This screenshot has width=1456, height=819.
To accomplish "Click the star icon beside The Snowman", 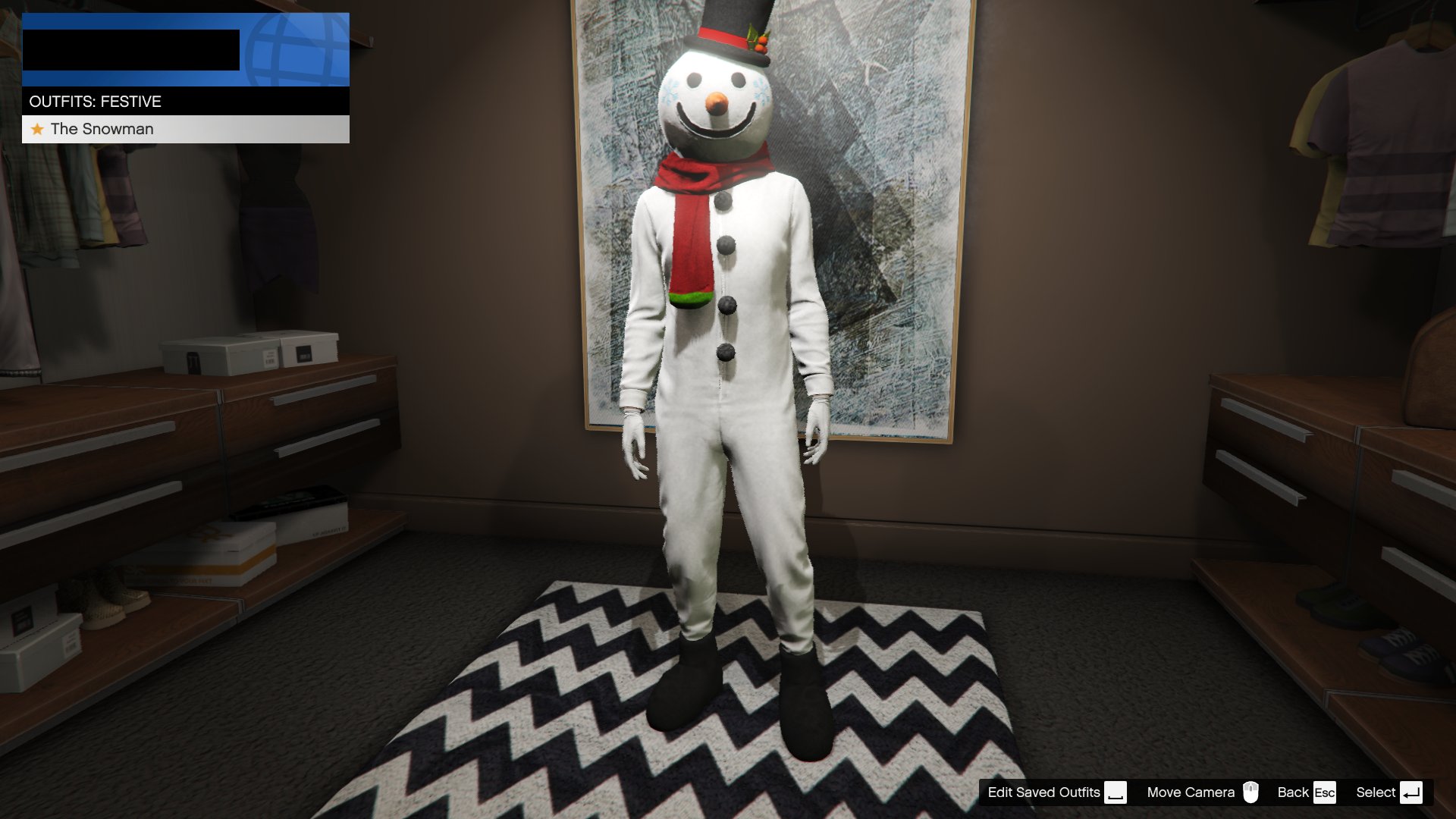I will [x=36, y=129].
